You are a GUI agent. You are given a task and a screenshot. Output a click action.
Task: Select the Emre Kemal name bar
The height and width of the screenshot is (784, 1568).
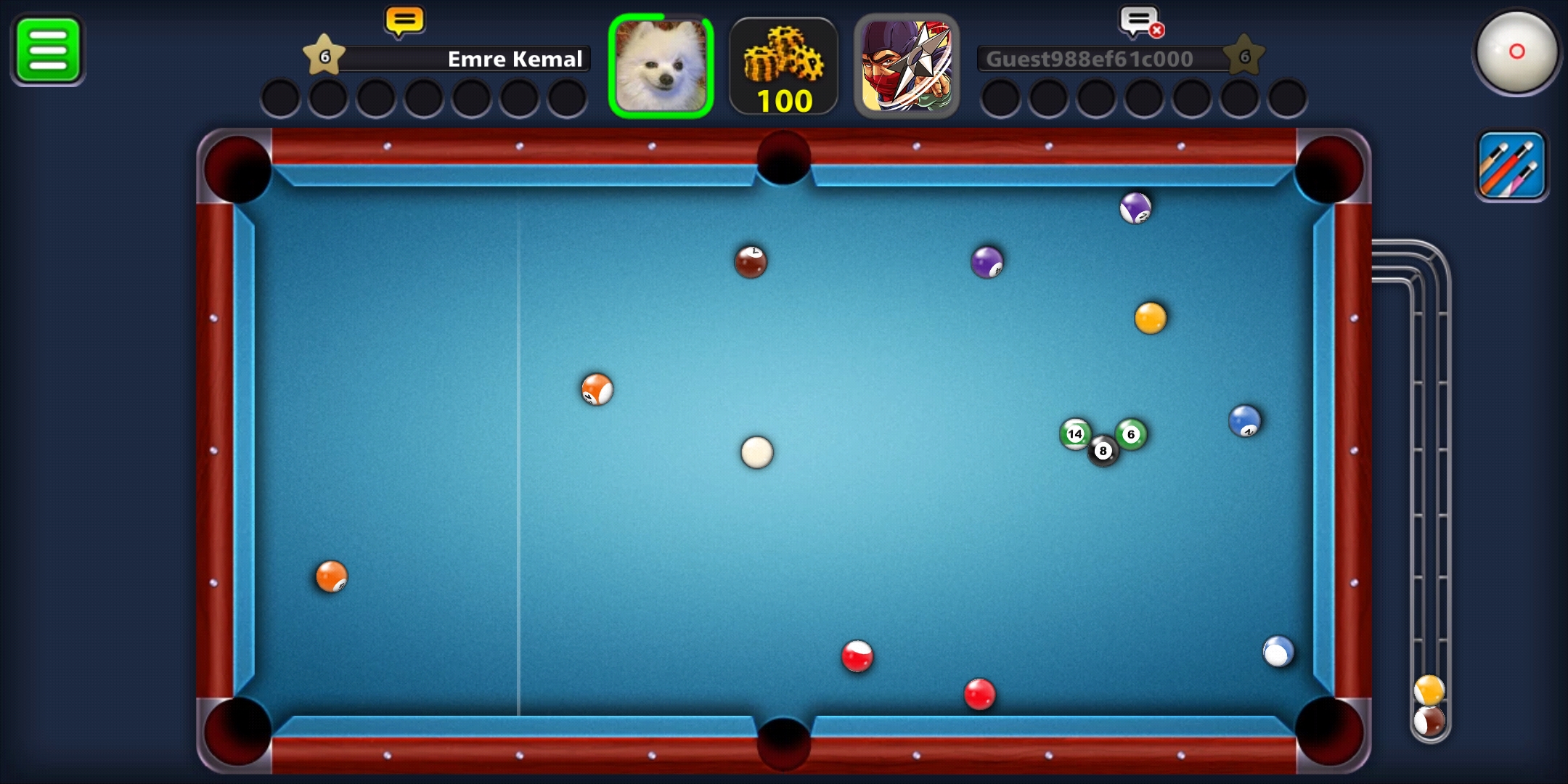(465, 59)
